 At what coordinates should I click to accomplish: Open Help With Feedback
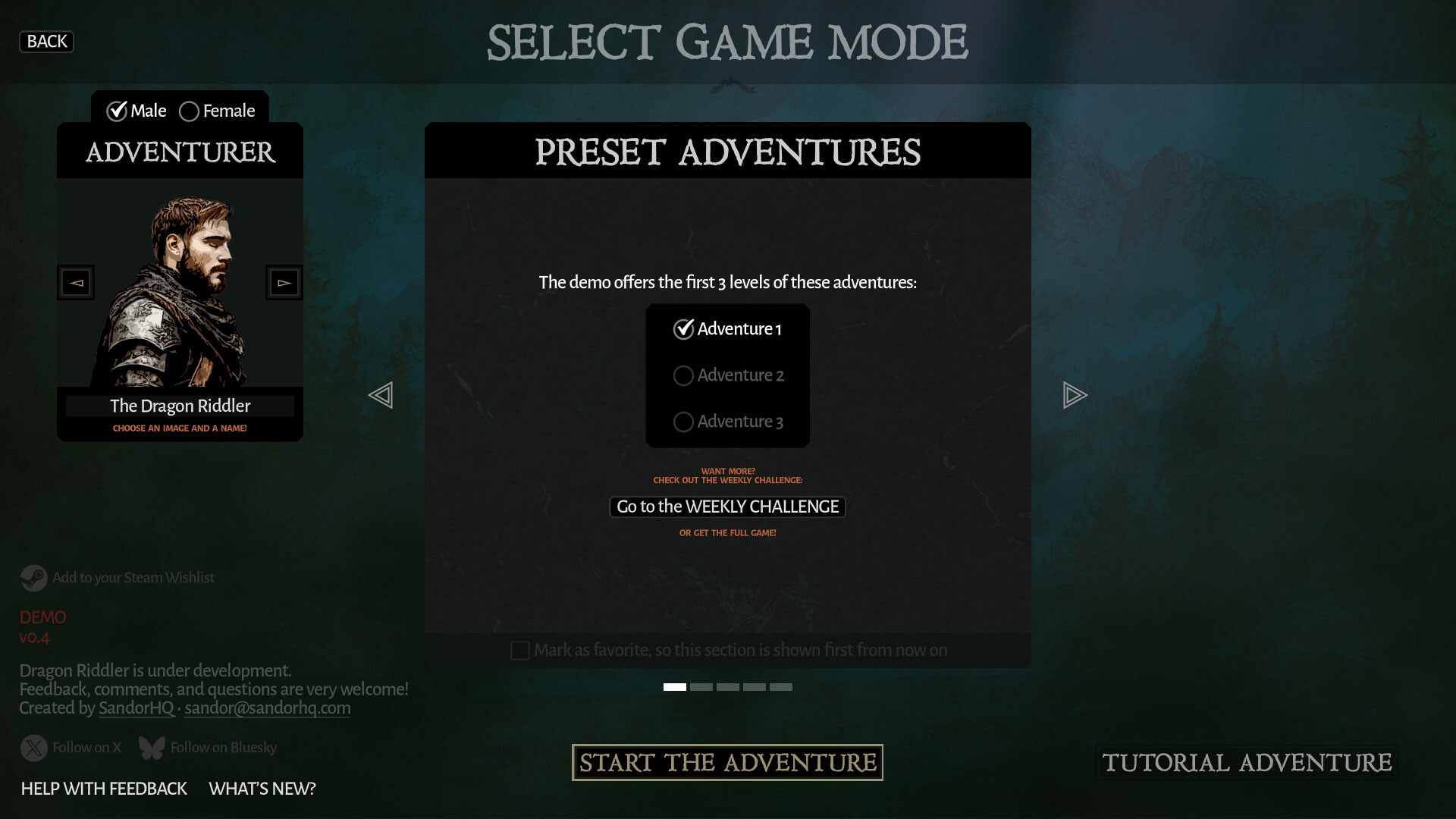pyautogui.click(x=104, y=789)
